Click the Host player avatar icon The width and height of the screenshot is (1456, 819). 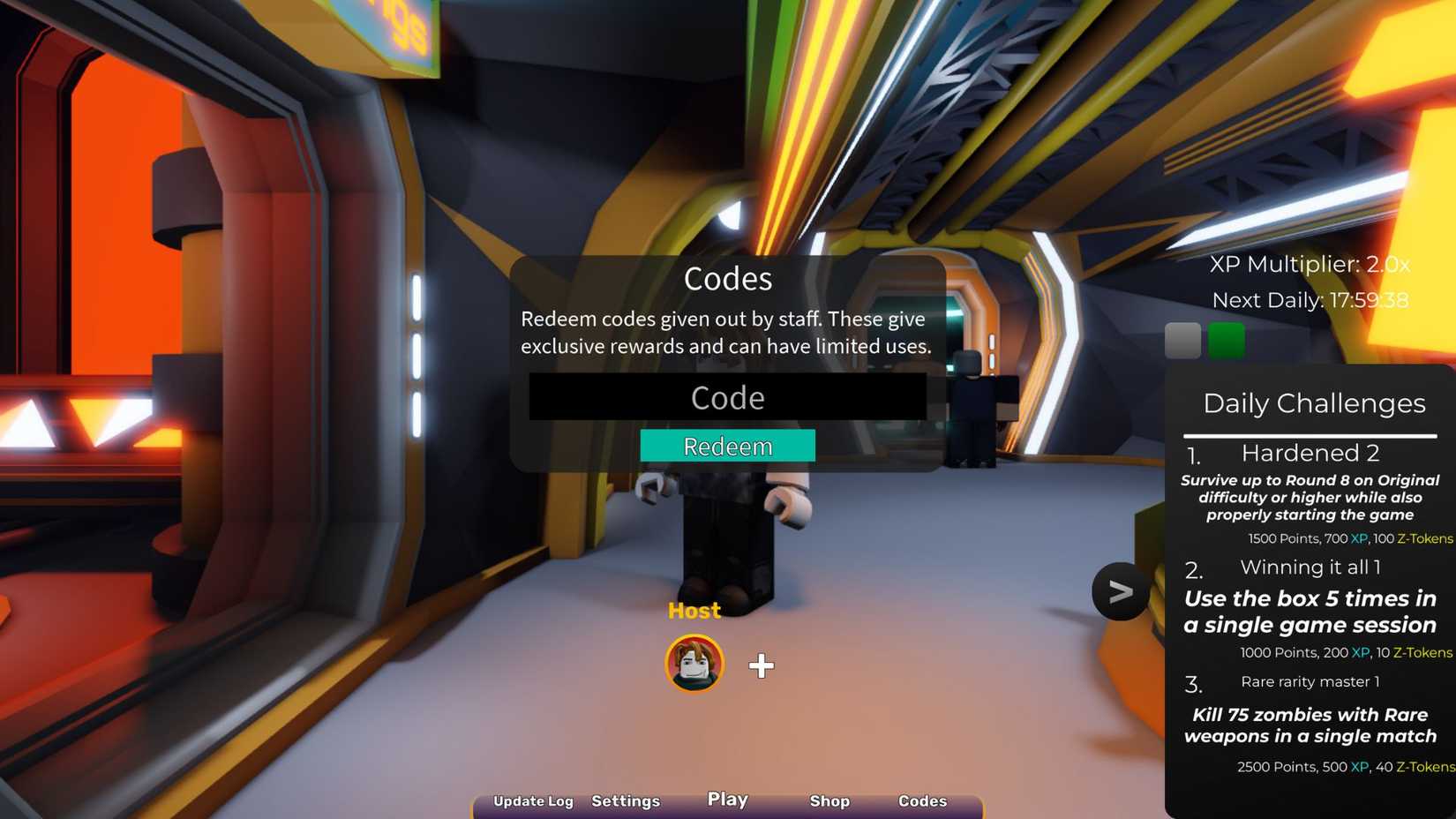694,665
